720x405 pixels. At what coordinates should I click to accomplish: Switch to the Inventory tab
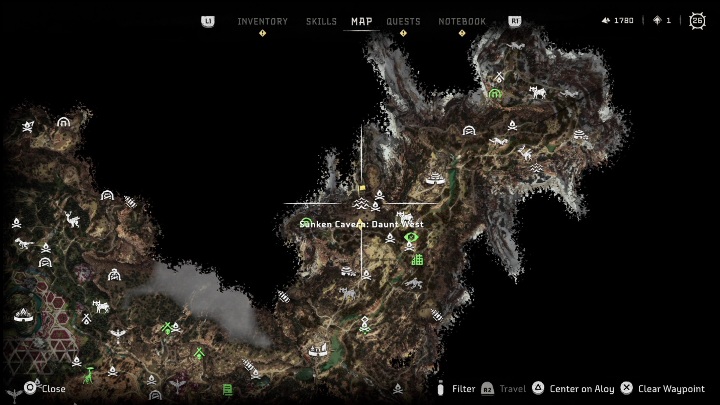[x=262, y=21]
